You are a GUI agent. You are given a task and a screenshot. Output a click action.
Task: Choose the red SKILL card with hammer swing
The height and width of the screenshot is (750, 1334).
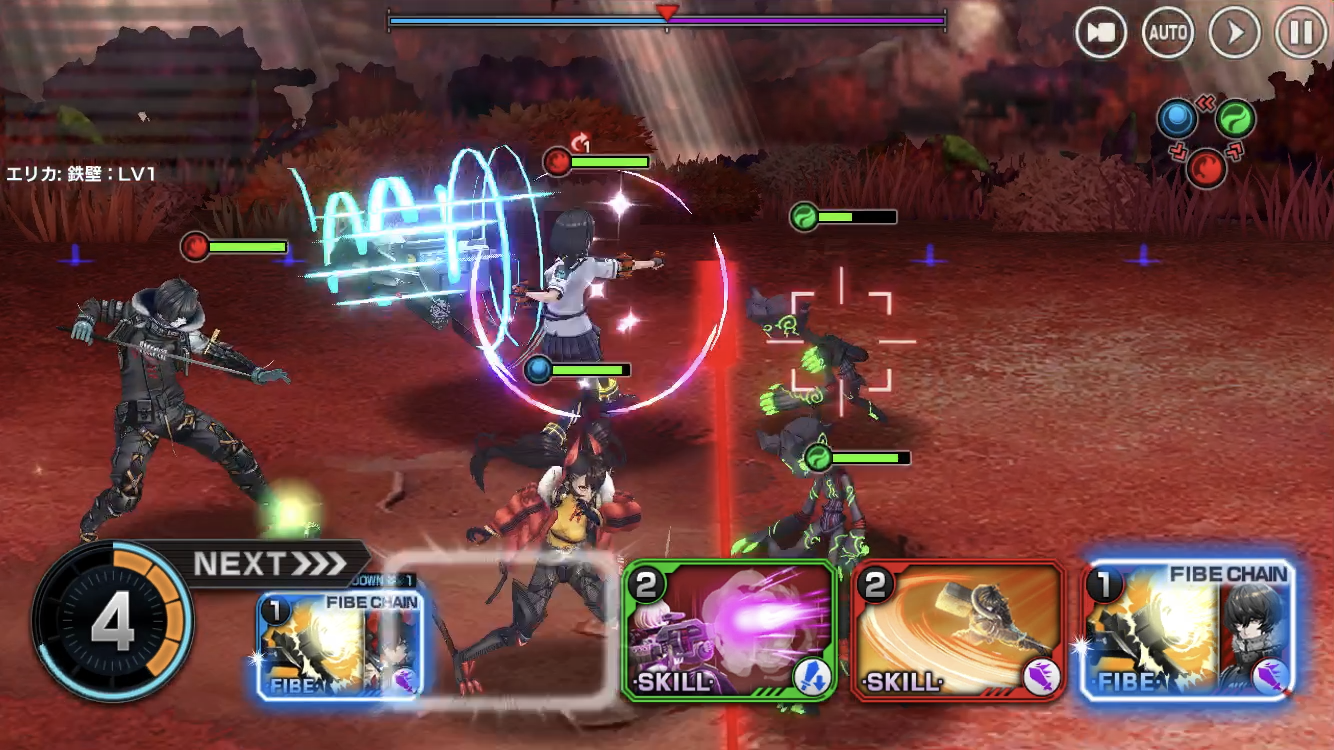pos(958,630)
